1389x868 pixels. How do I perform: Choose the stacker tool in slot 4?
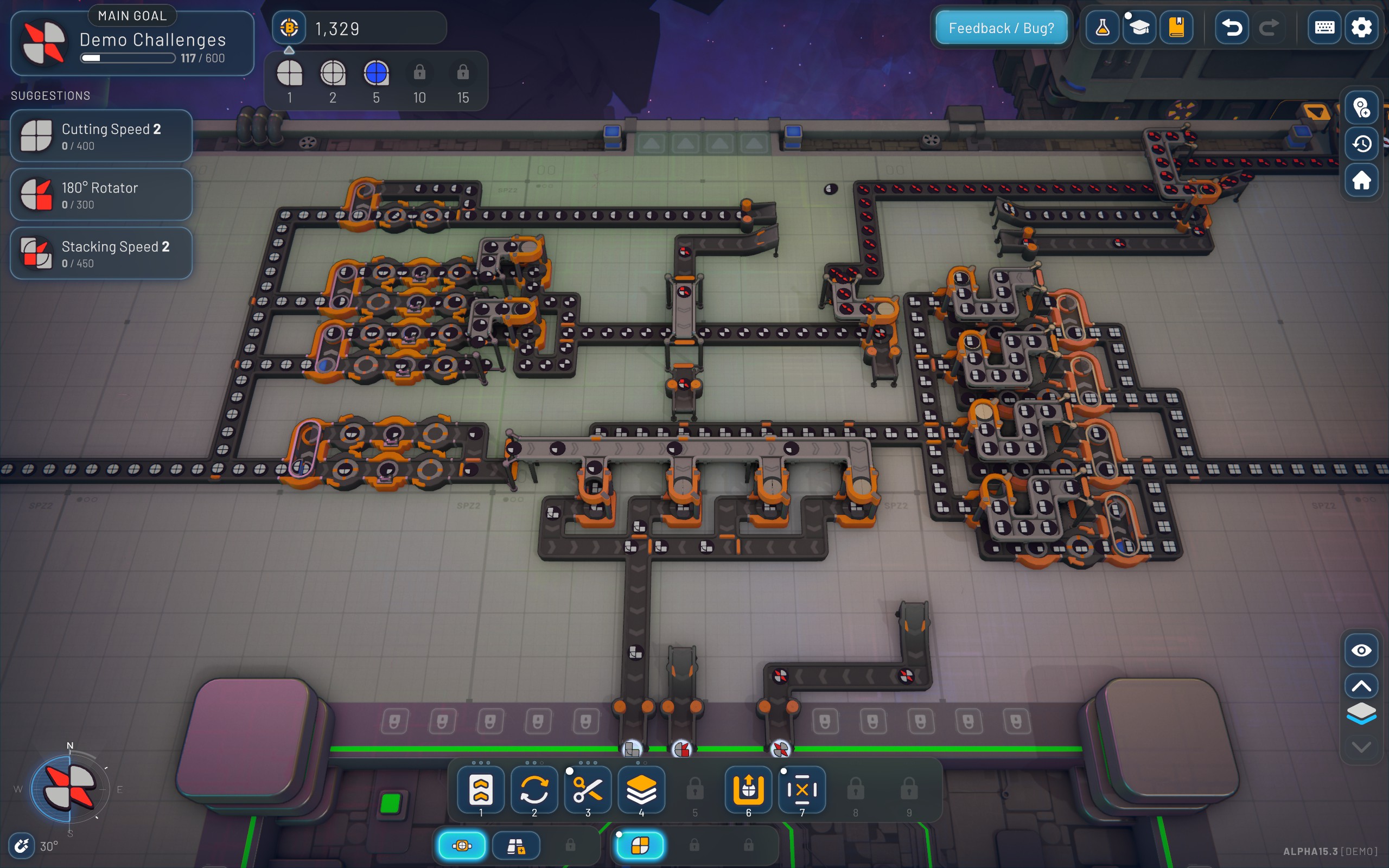[x=641, y=790]
